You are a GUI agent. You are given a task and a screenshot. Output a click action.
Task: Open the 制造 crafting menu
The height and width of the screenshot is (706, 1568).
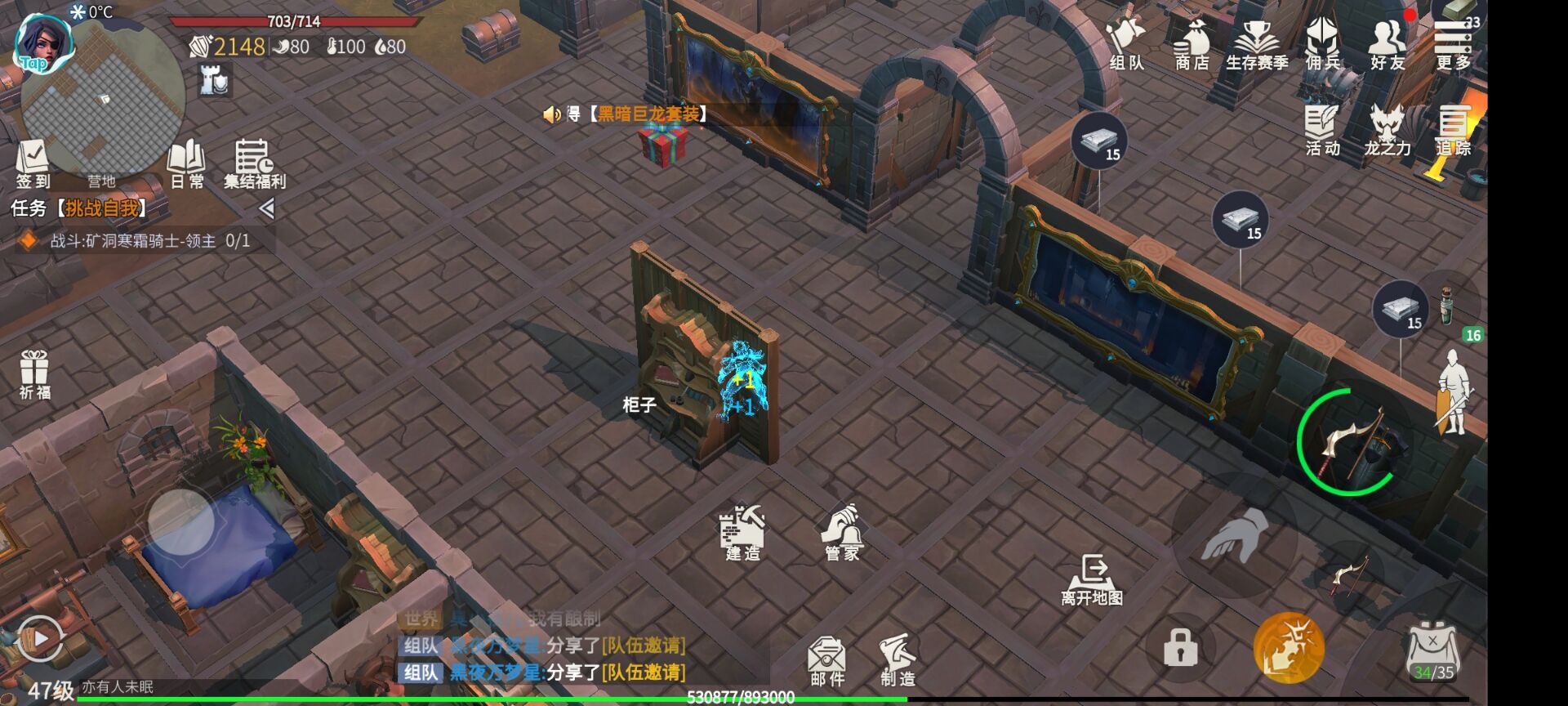898,660
